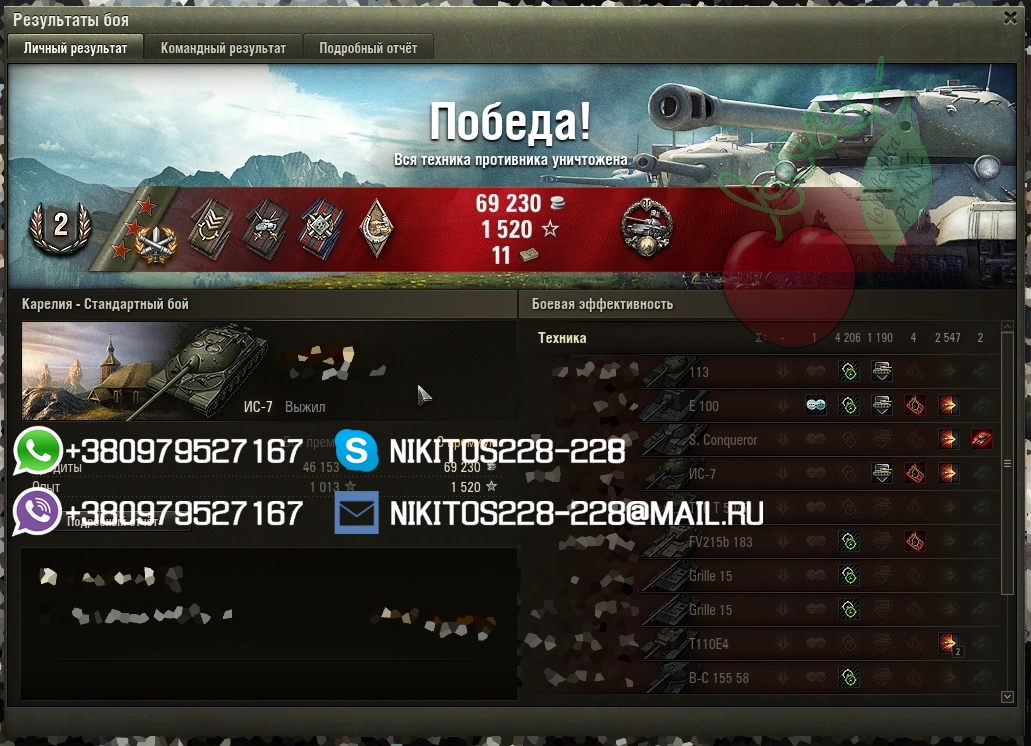Image resolution: width=1031 pixels, height=746 pixels.
Task: Switch to the Командный результат tab
Action: pyautogui.click(x=223, y=48)
